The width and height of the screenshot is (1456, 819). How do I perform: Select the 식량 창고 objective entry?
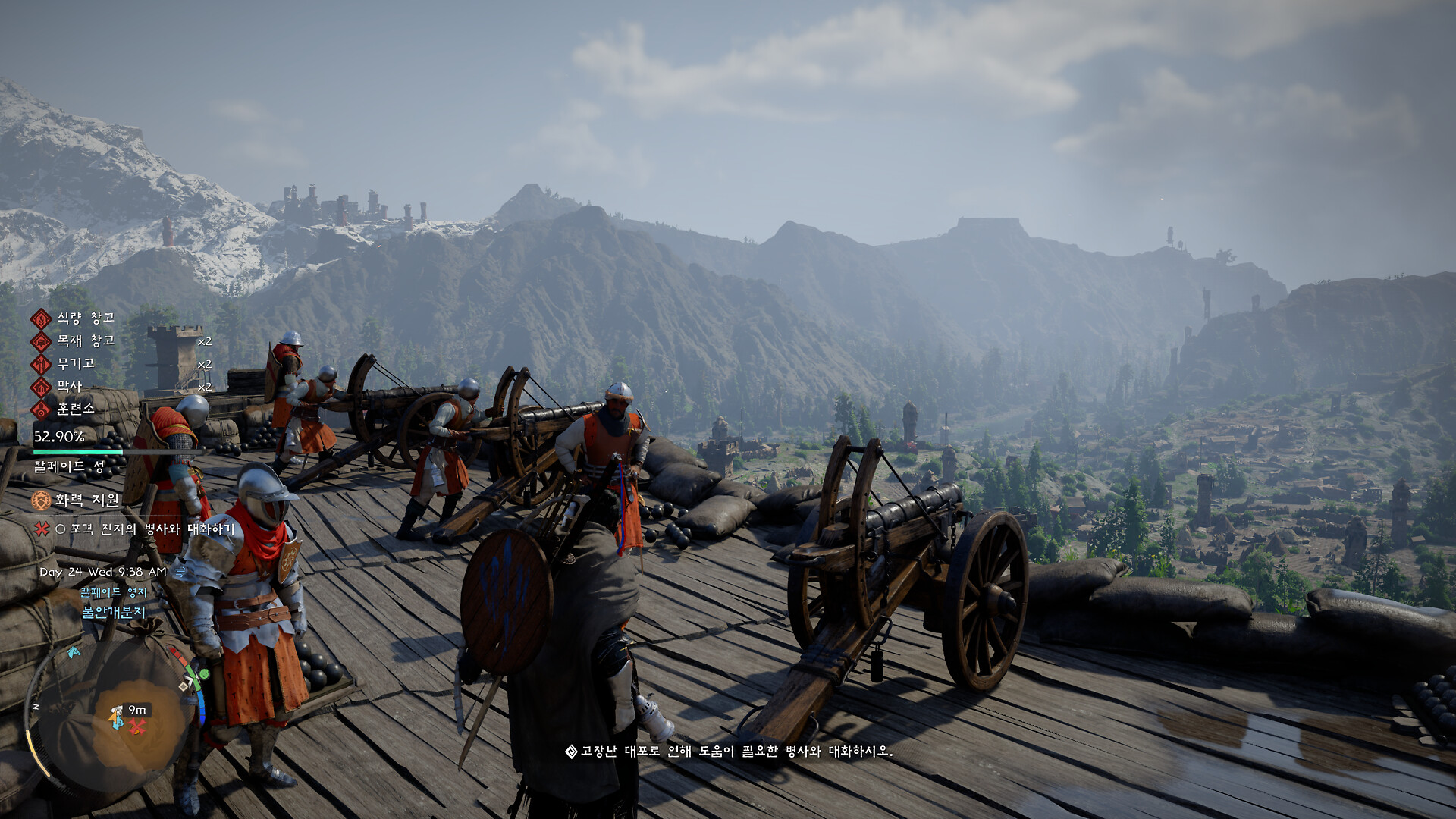[x=85, y=318]
